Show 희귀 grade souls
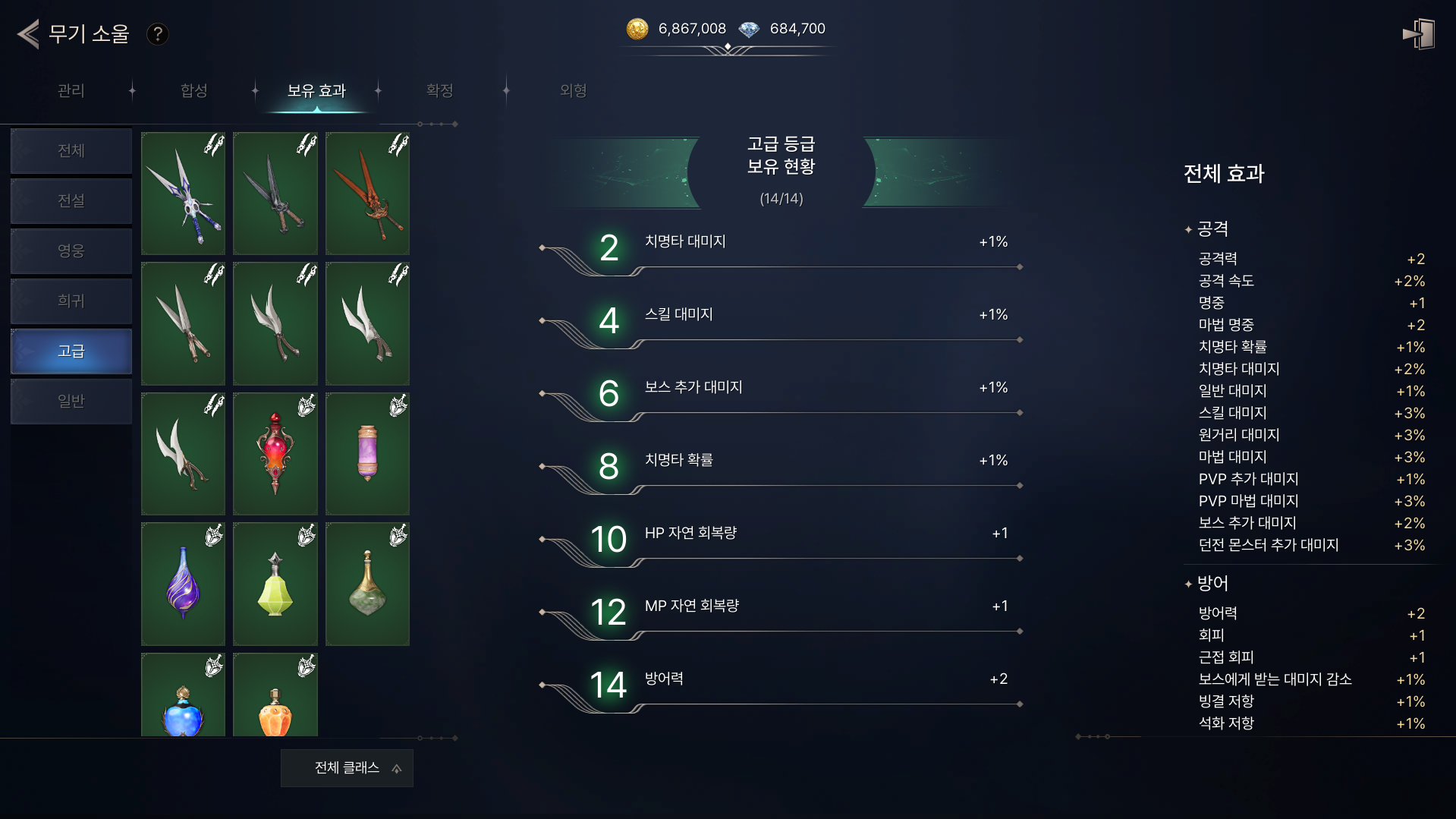 pyautogui.click(x=71, y=301)
